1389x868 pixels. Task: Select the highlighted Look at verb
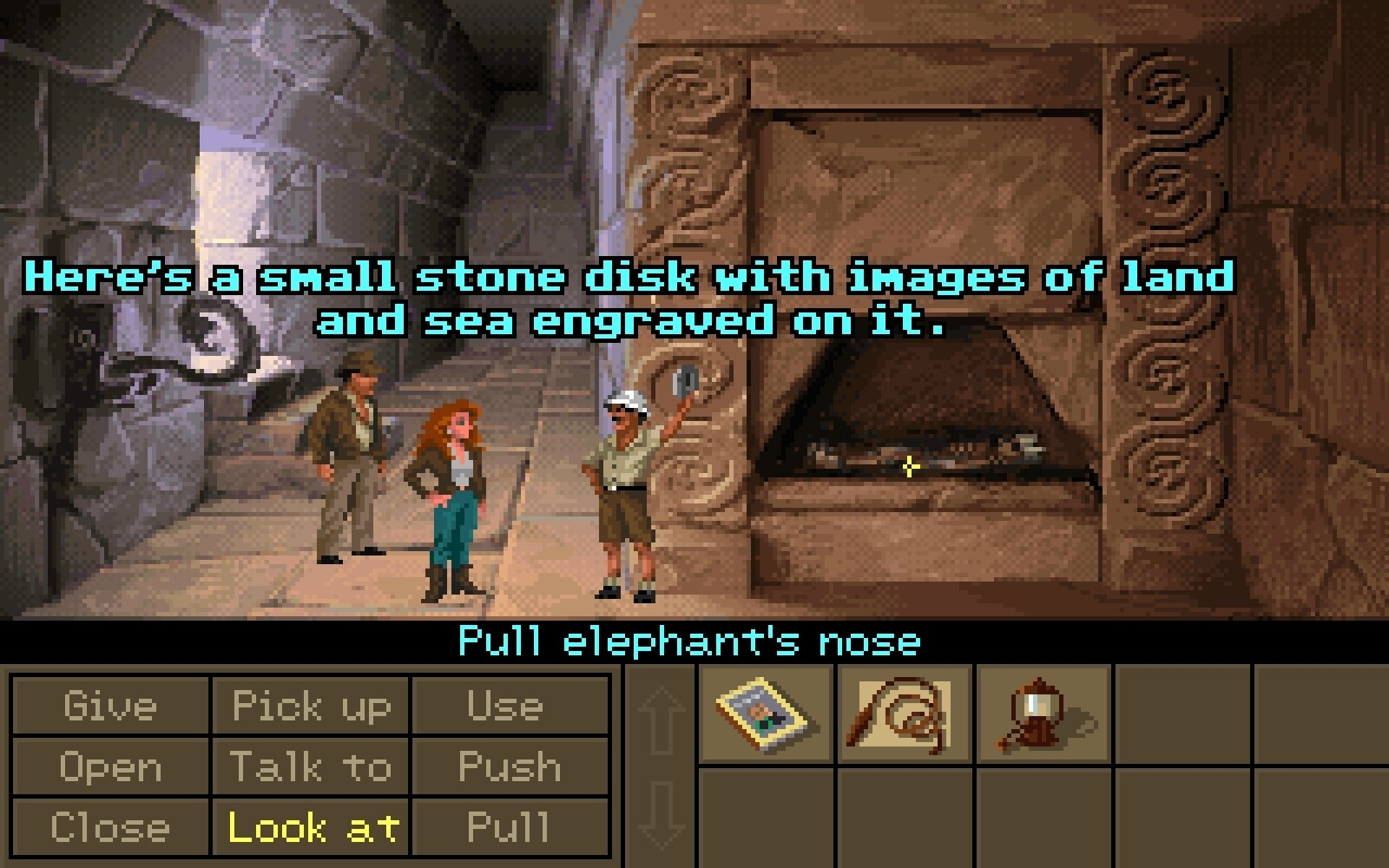(x=311, y=827)
